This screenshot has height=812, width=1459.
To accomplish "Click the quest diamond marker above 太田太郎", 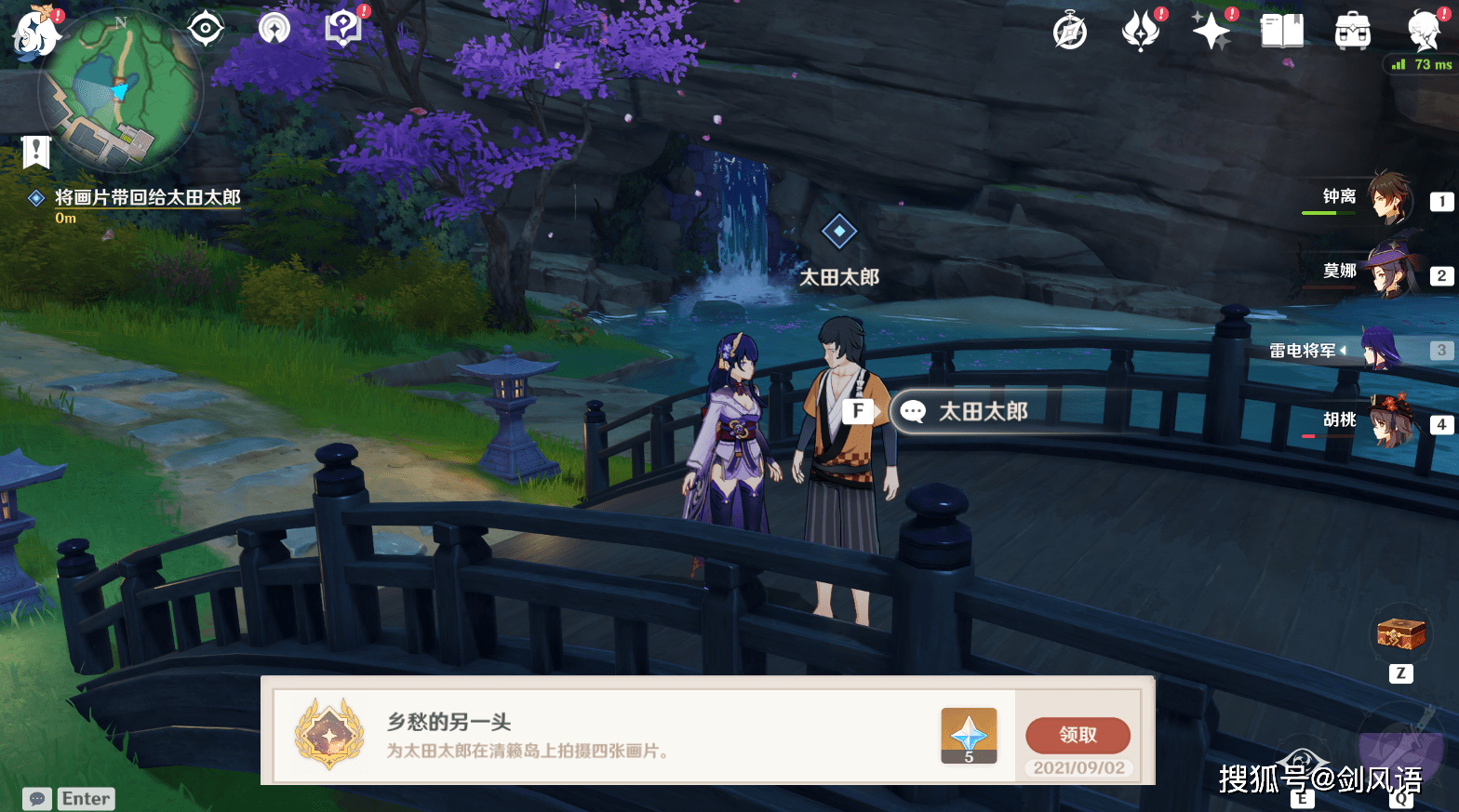I will [x=838, y=230].
